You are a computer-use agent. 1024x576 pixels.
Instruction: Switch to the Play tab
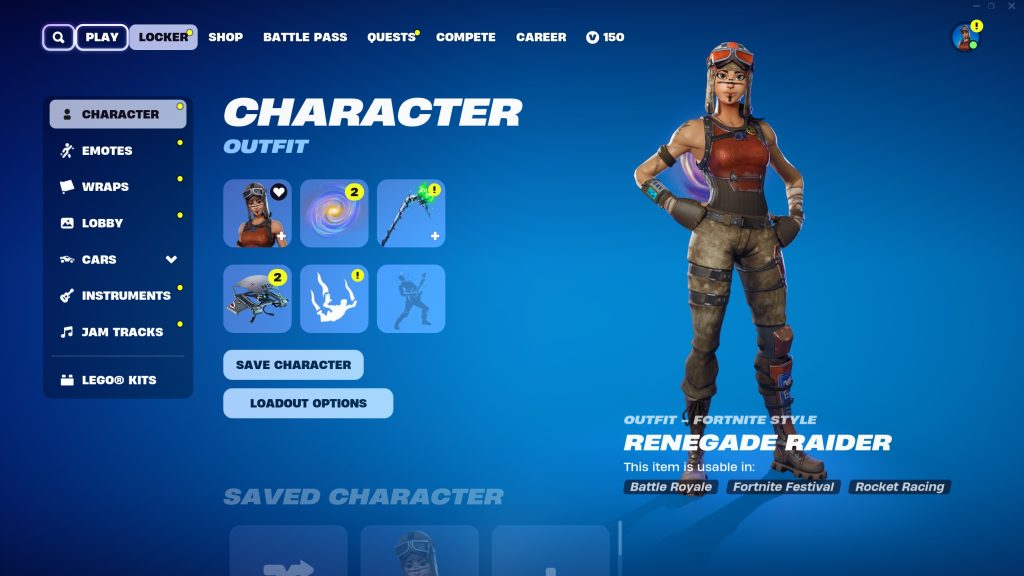(x=102, y=37)
